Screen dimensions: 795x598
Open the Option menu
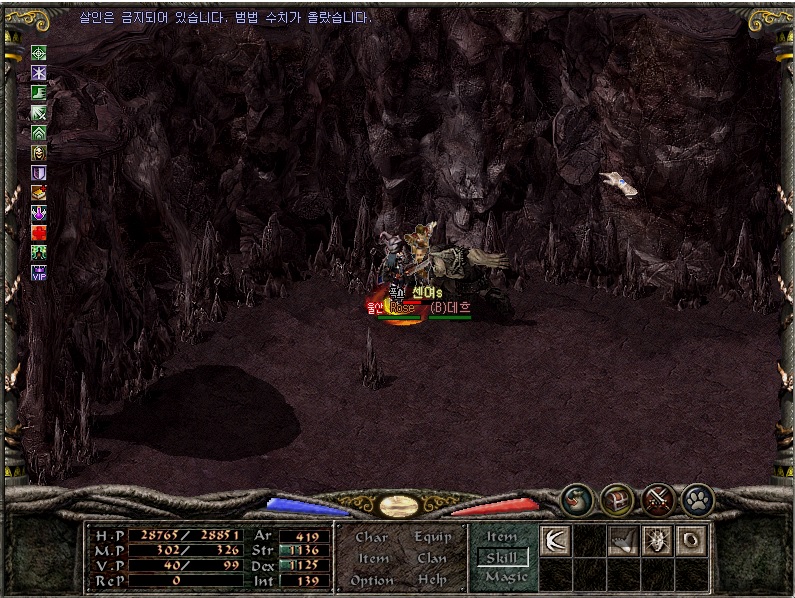click(371, 580)
